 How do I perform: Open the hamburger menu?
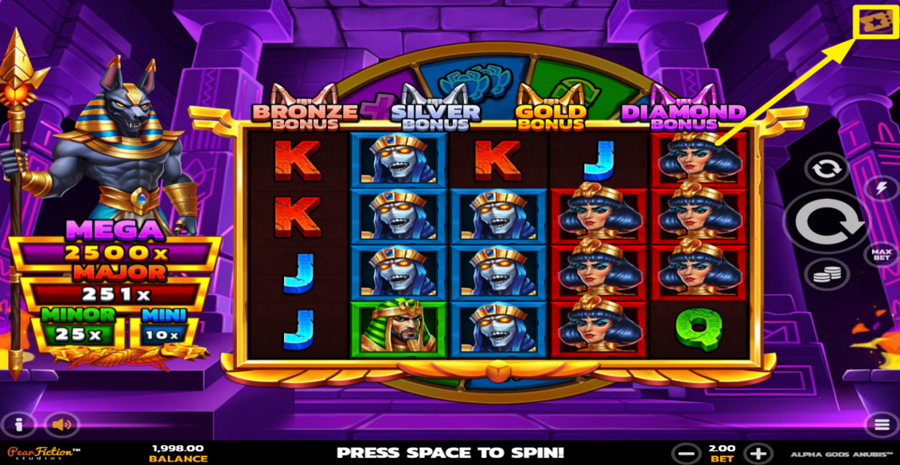coord(881,424)
